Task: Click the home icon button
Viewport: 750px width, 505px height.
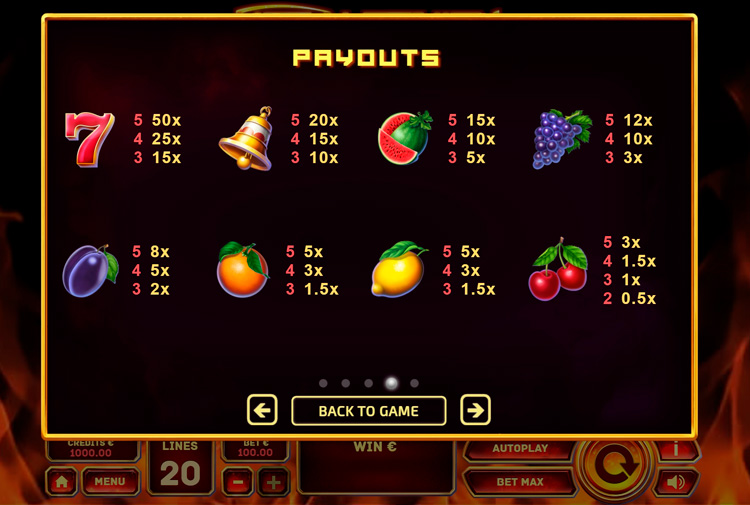Action: coord(61,482)
